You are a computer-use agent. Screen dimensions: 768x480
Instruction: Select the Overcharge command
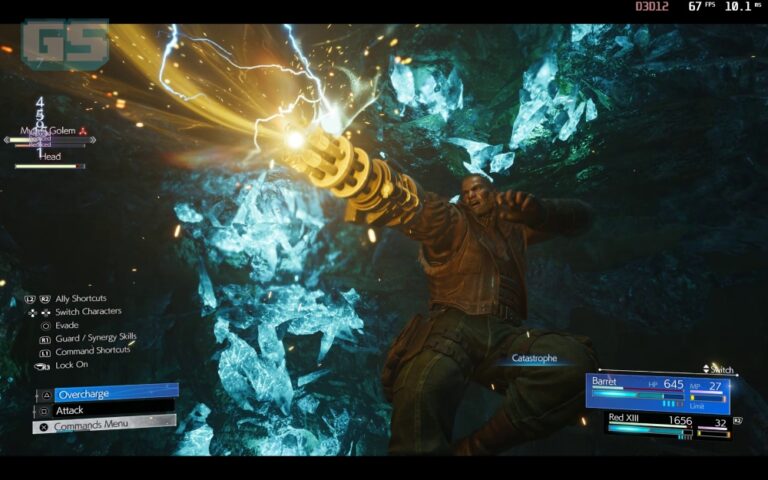[x=108, y=393]
